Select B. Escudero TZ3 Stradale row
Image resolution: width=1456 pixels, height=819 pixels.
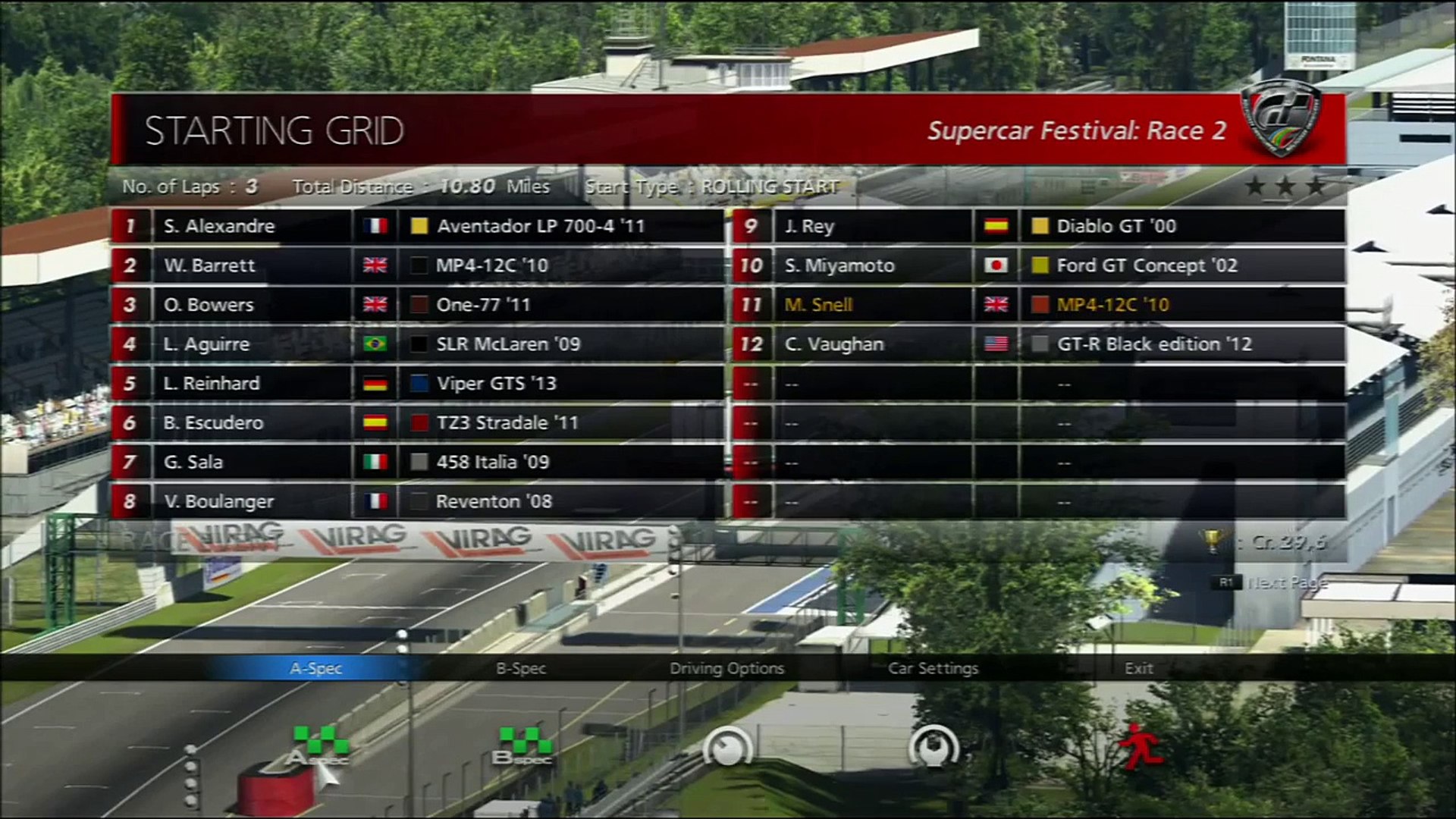417,423
